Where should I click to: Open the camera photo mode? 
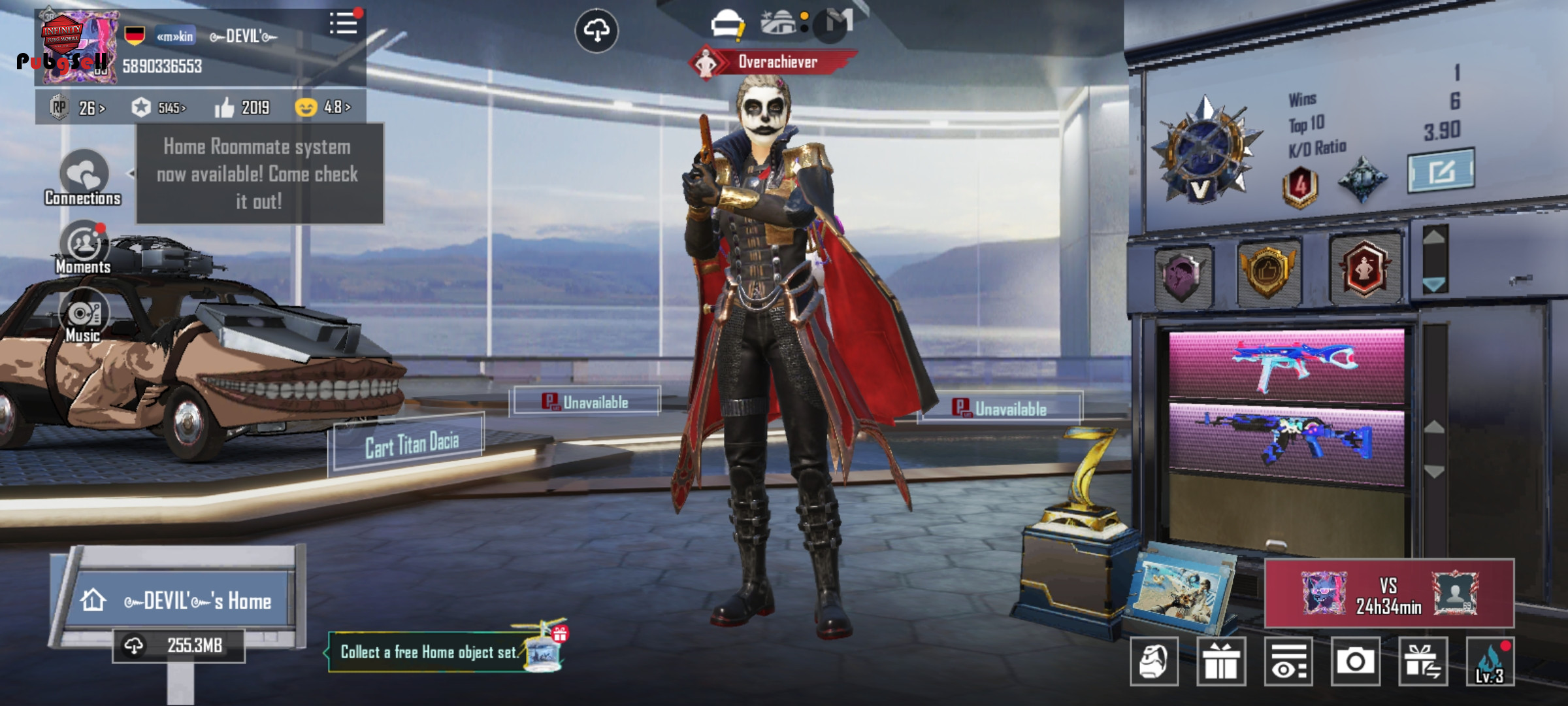[x=1355, y=662]
